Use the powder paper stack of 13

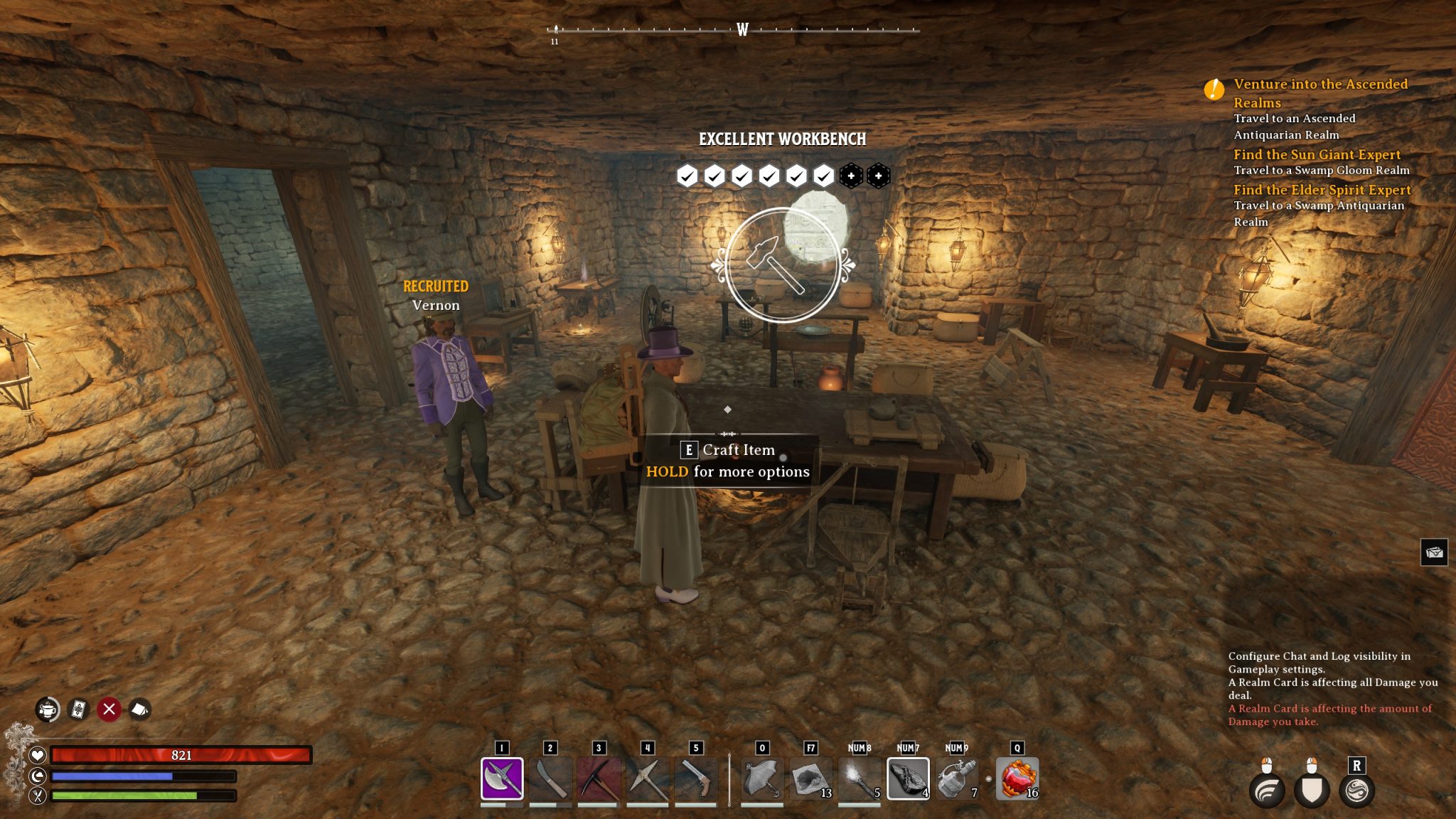tap(810, 778)
